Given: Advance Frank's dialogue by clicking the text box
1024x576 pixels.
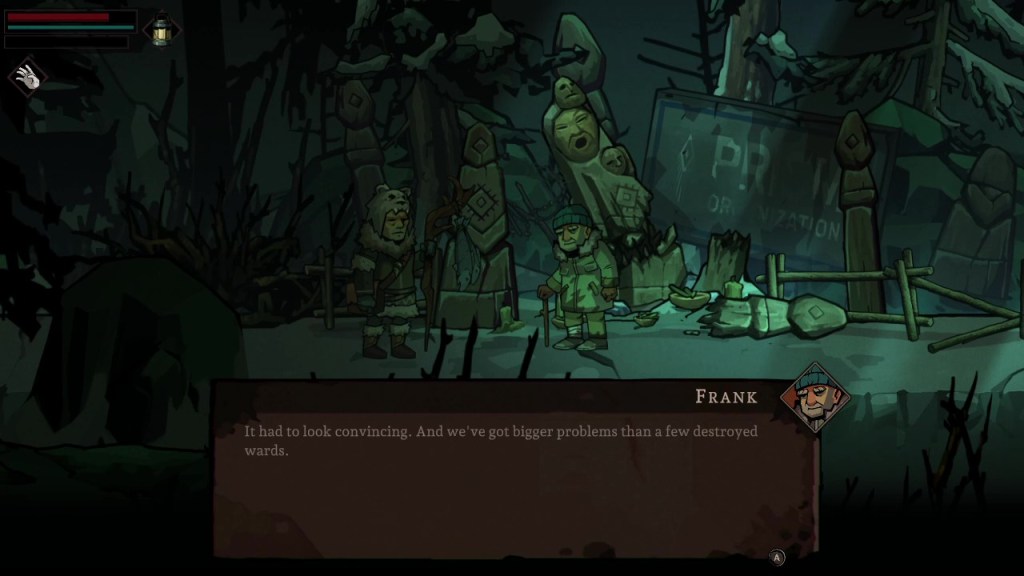Looking at the screenshot, I should click(x=515, y=470).
